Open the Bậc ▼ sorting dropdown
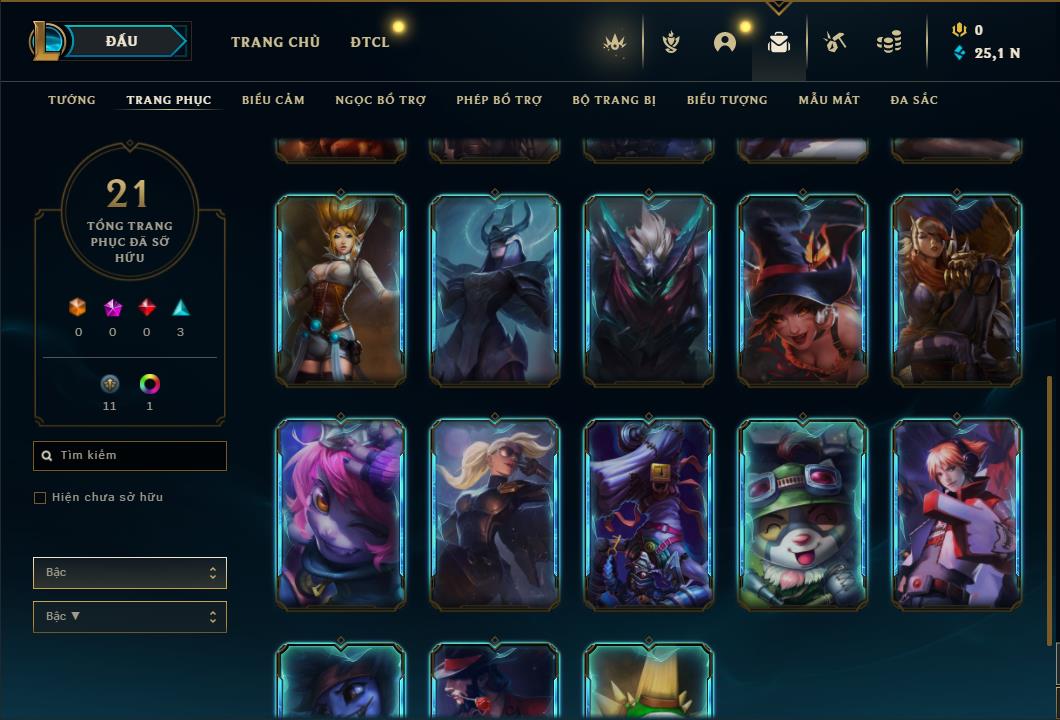The height and width of the screenshot is (720, 1060). click(x=130, y=617)
